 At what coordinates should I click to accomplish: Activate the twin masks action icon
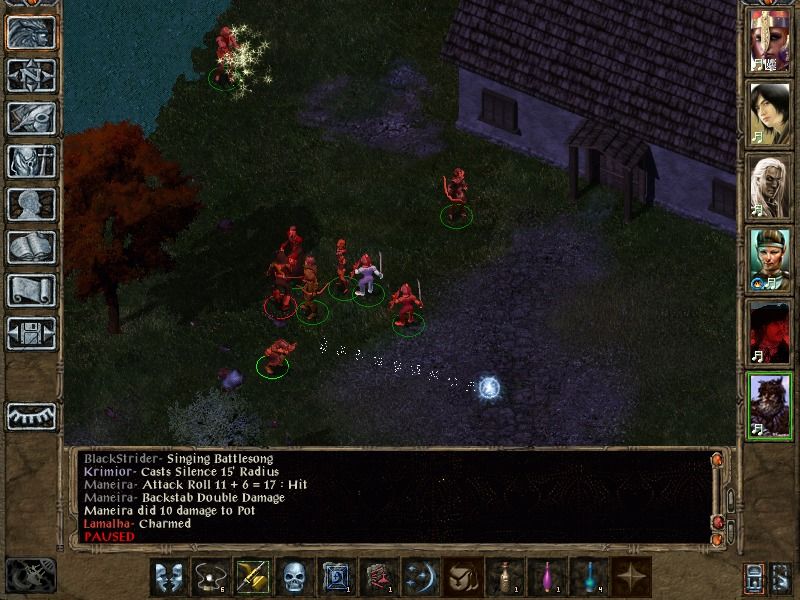pos(167,577)
